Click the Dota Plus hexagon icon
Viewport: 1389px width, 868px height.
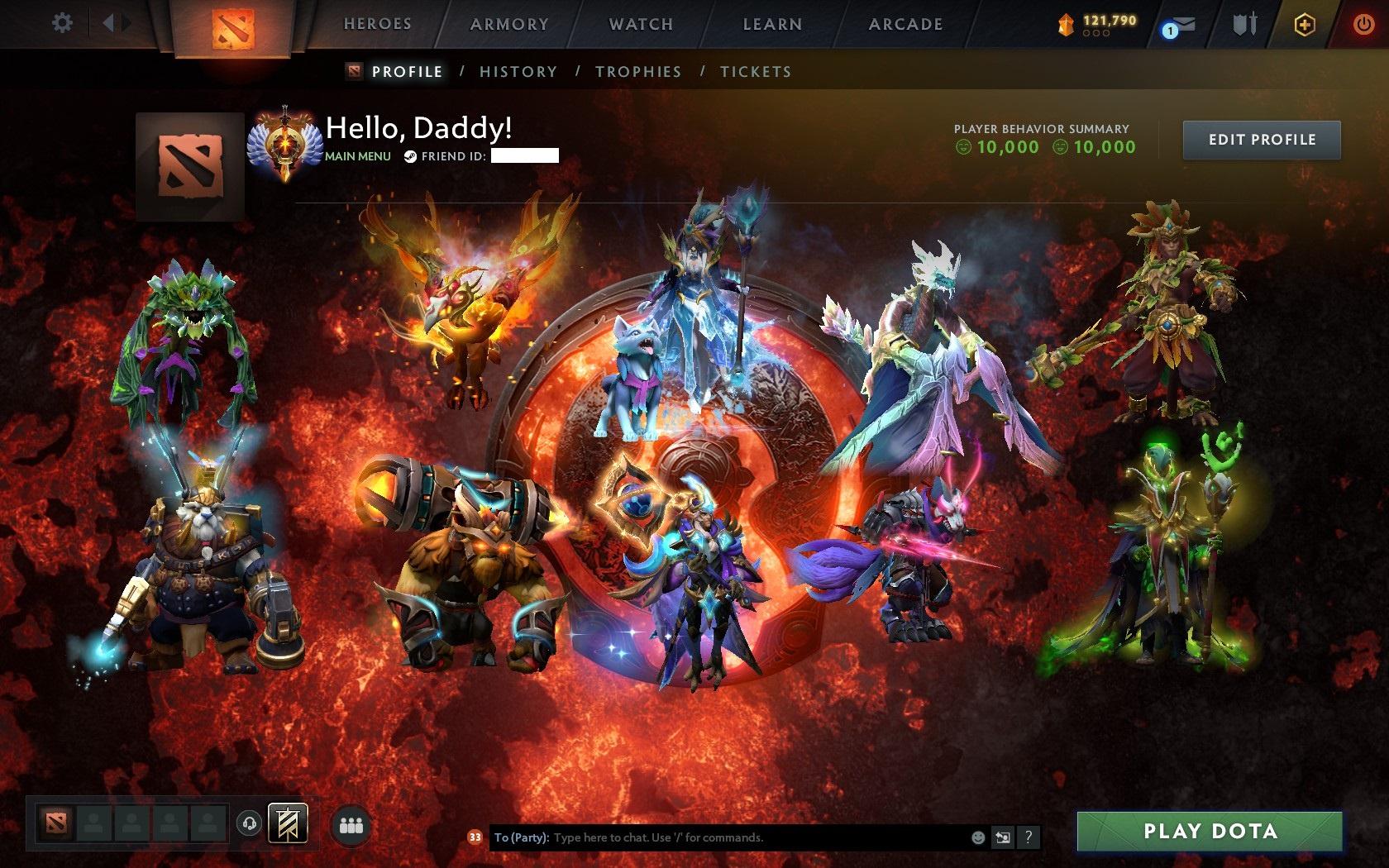pyautogui.click(x=1305, y=25)
